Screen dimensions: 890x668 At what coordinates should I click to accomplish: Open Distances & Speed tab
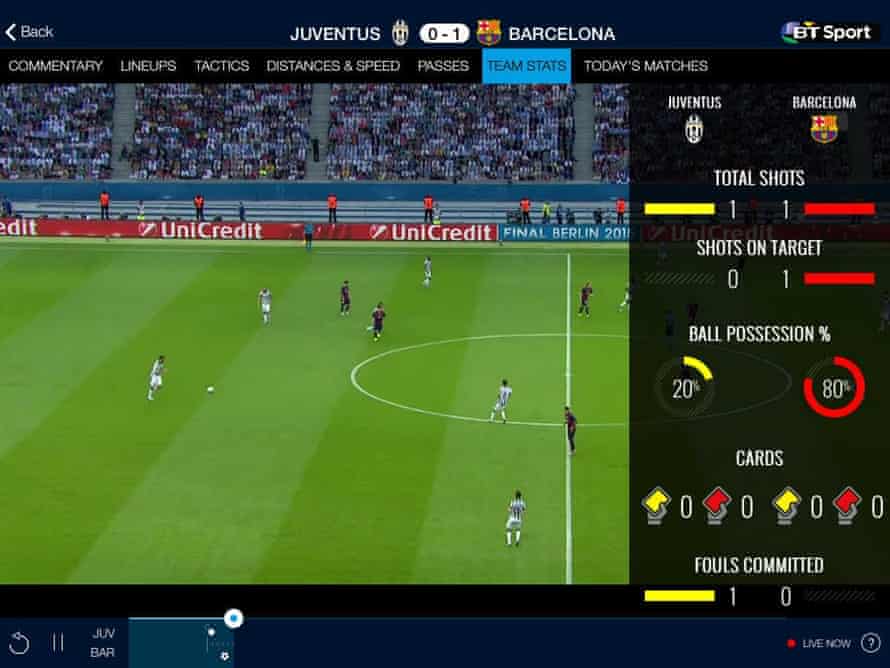333,66
